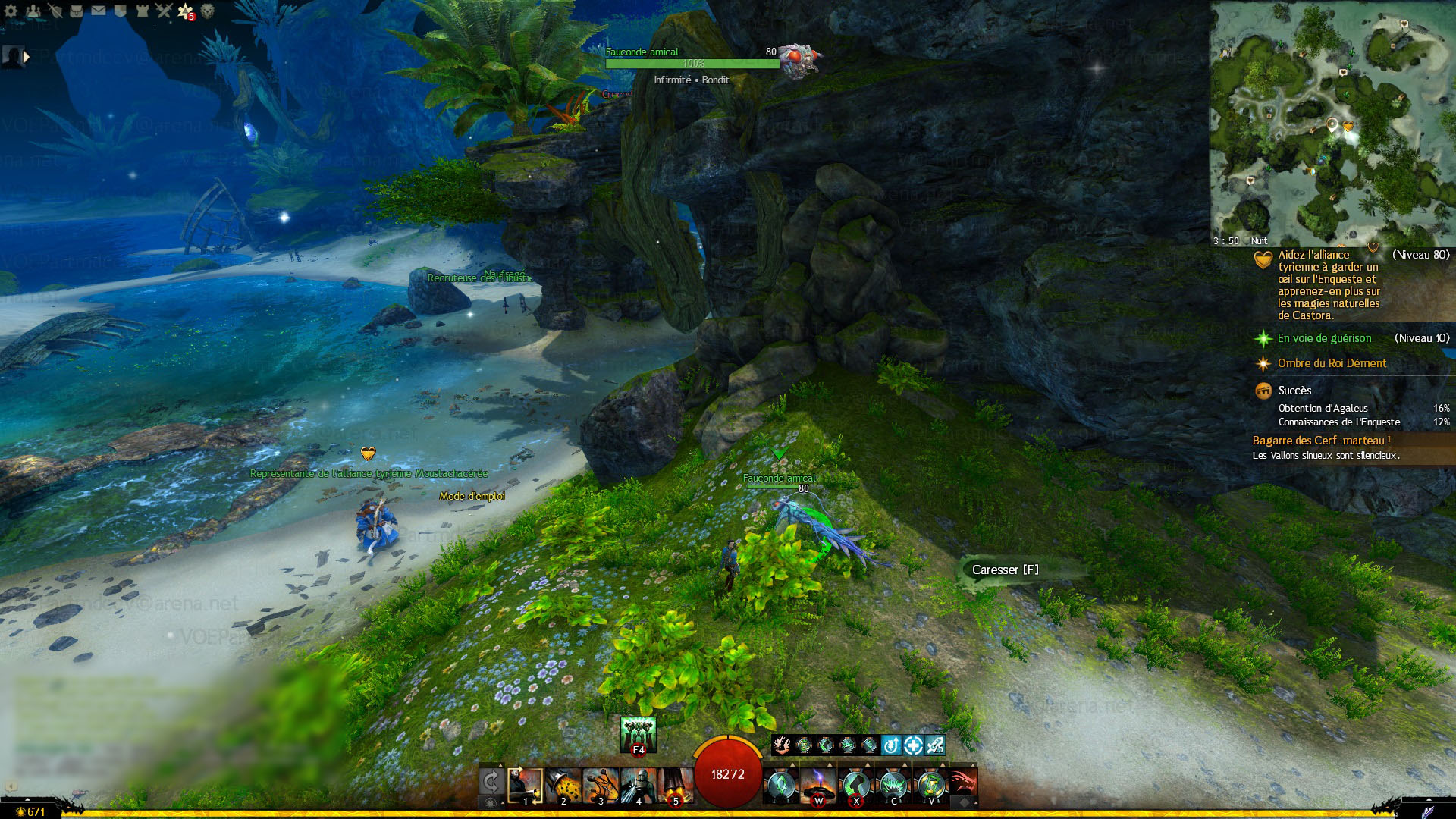Expand the party portrait arrow

[x=27, y=56]
